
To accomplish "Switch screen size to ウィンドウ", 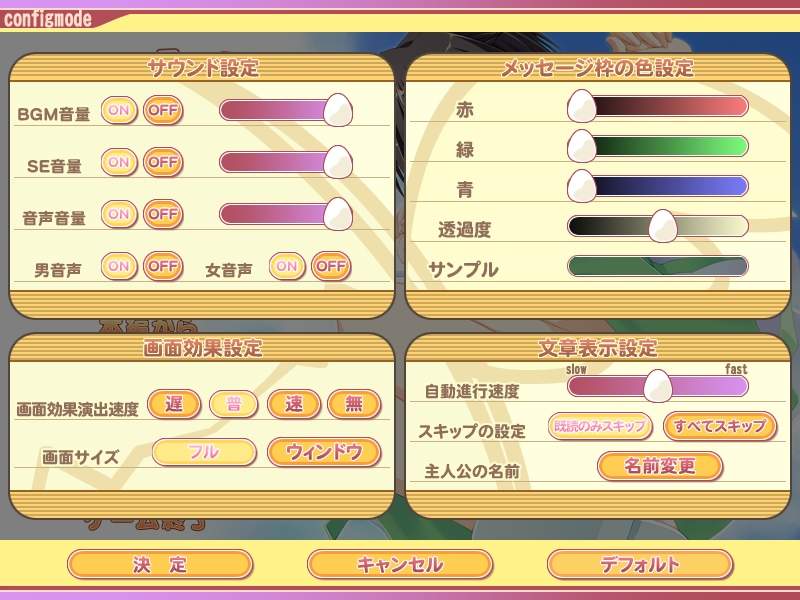I will (x=324, y=452).
